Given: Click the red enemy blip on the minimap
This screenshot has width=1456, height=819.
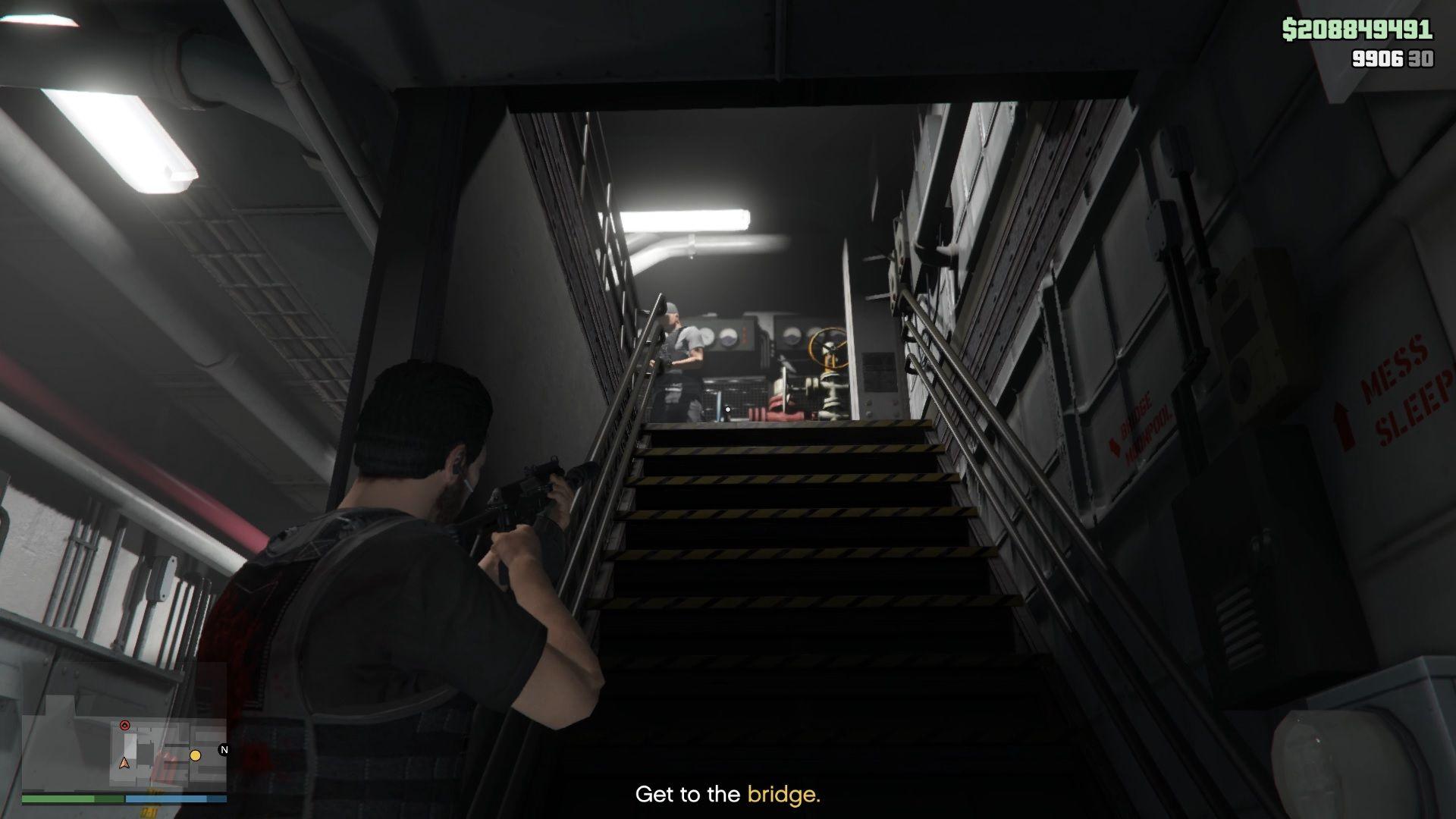Looking at the screenshot, I should [x=125, y=723].
